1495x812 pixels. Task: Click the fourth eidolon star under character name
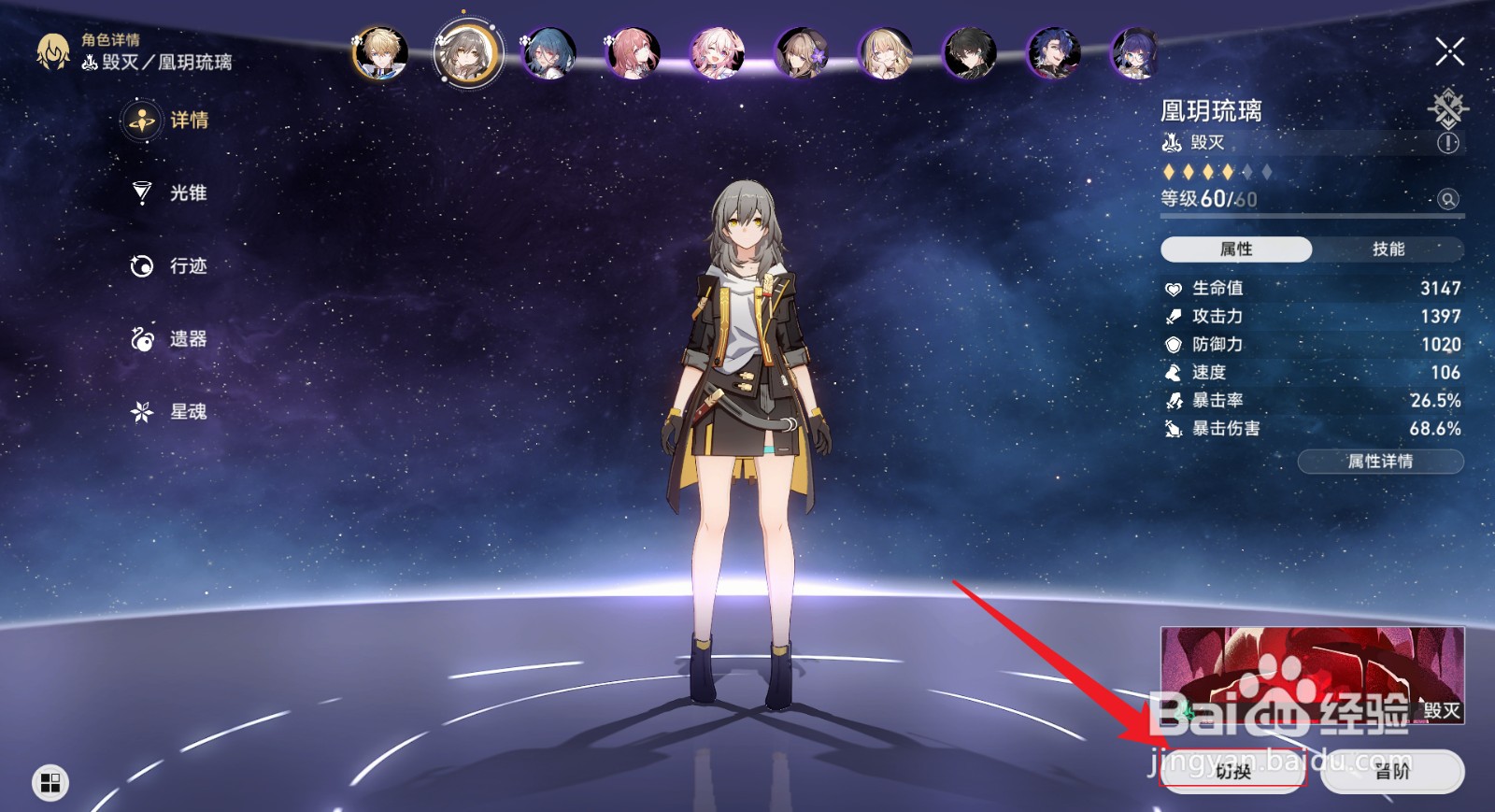1228,172
